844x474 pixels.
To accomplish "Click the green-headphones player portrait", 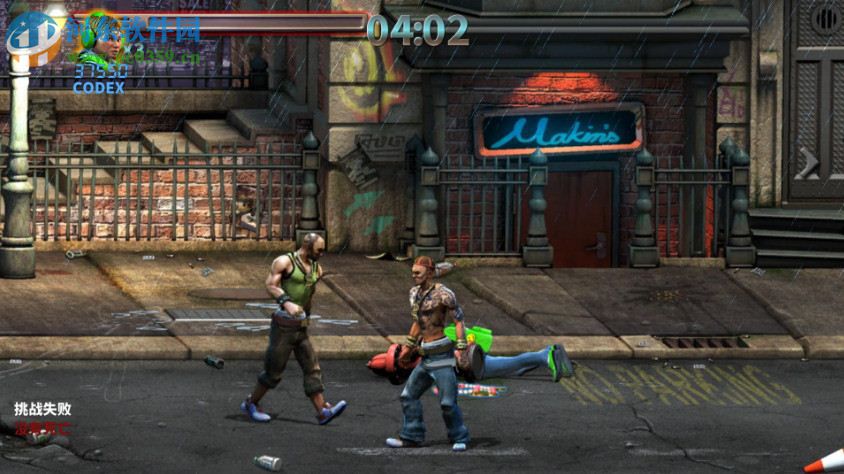I will (x=101, y=38).
